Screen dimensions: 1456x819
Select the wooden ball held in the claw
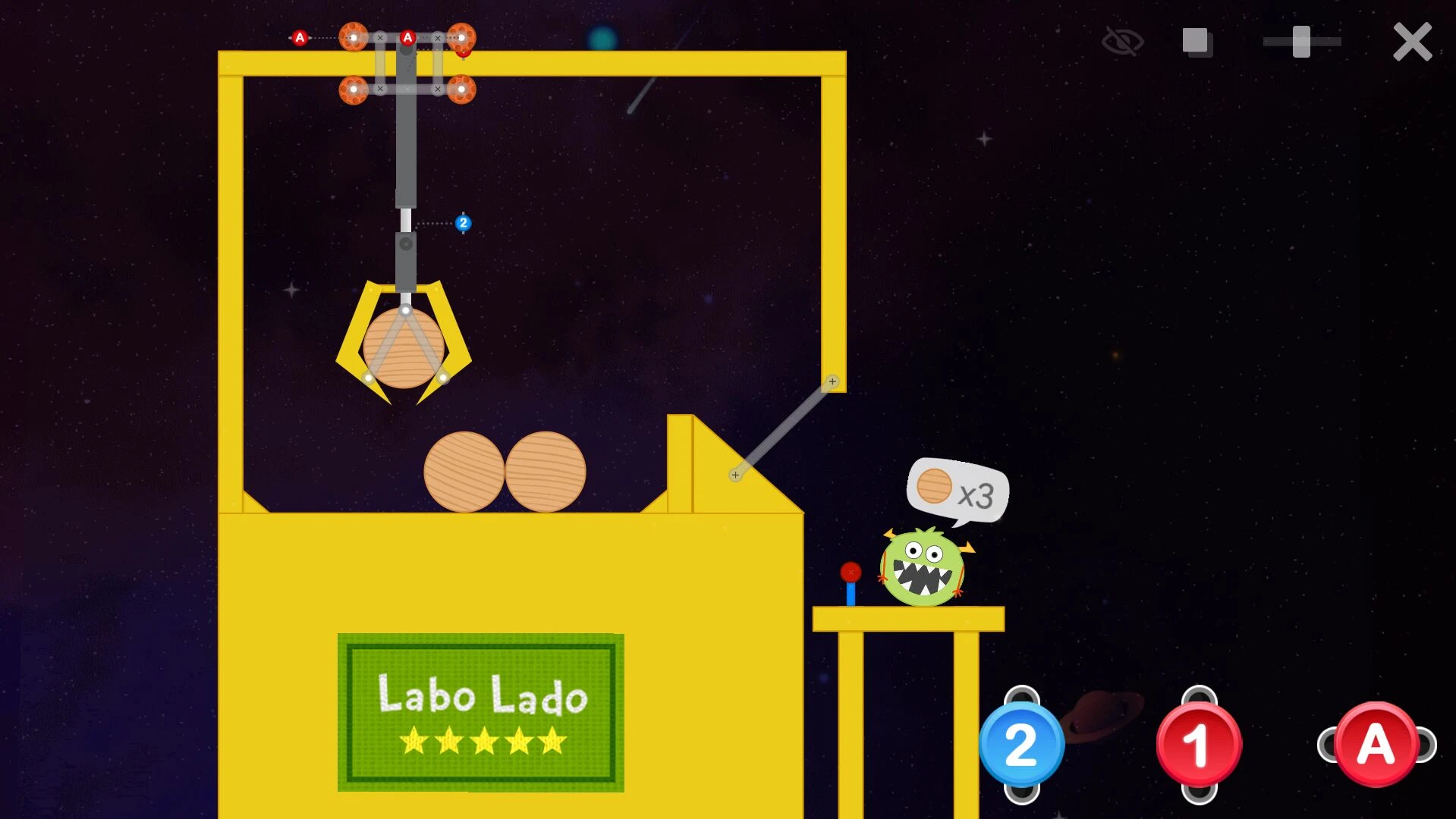pos(404,347)
